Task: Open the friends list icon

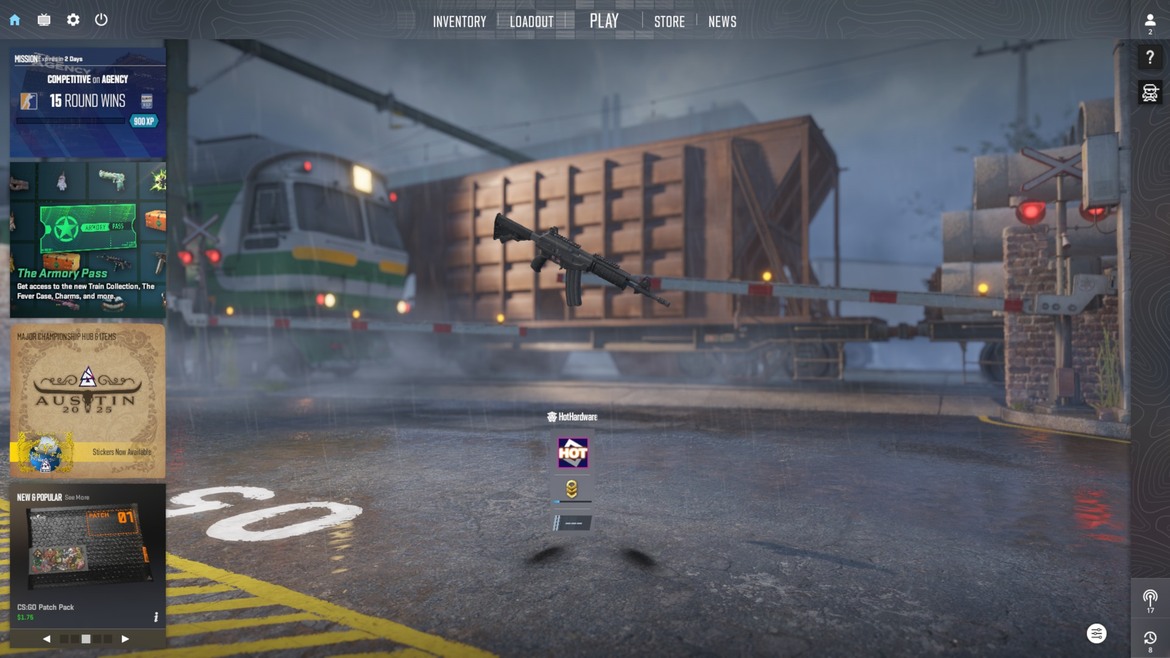Action: click(1150, 21)
